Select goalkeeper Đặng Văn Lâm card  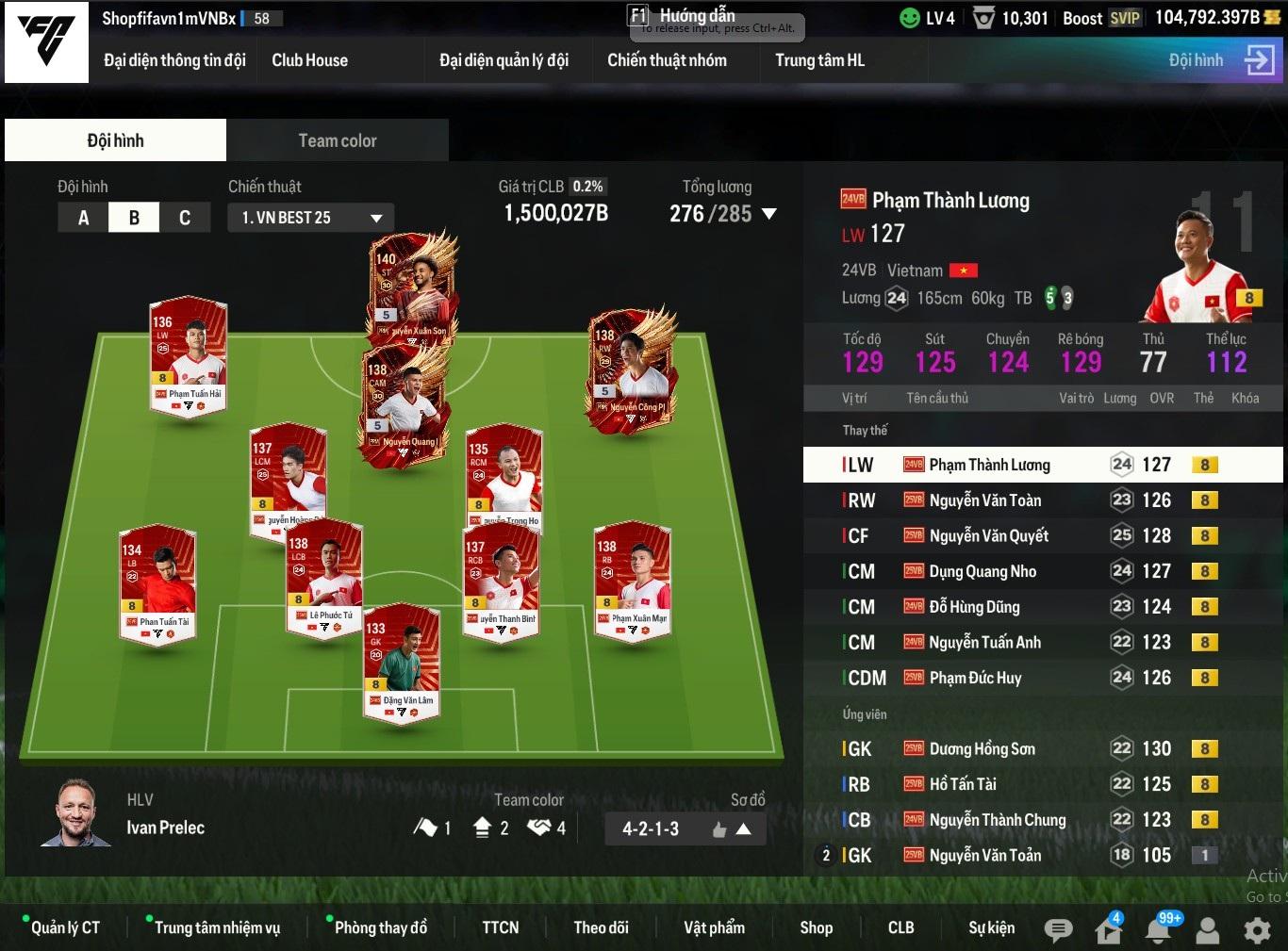pos(403,661)
